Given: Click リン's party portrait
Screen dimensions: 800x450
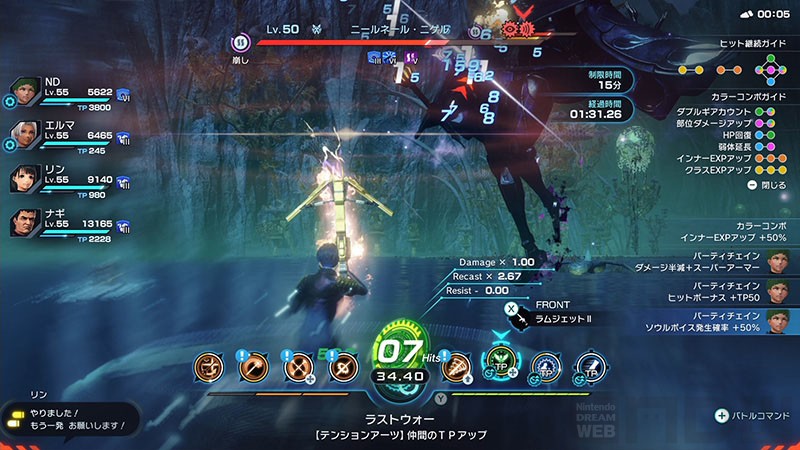Looking at the screenshot, I should tap(27, 181).
